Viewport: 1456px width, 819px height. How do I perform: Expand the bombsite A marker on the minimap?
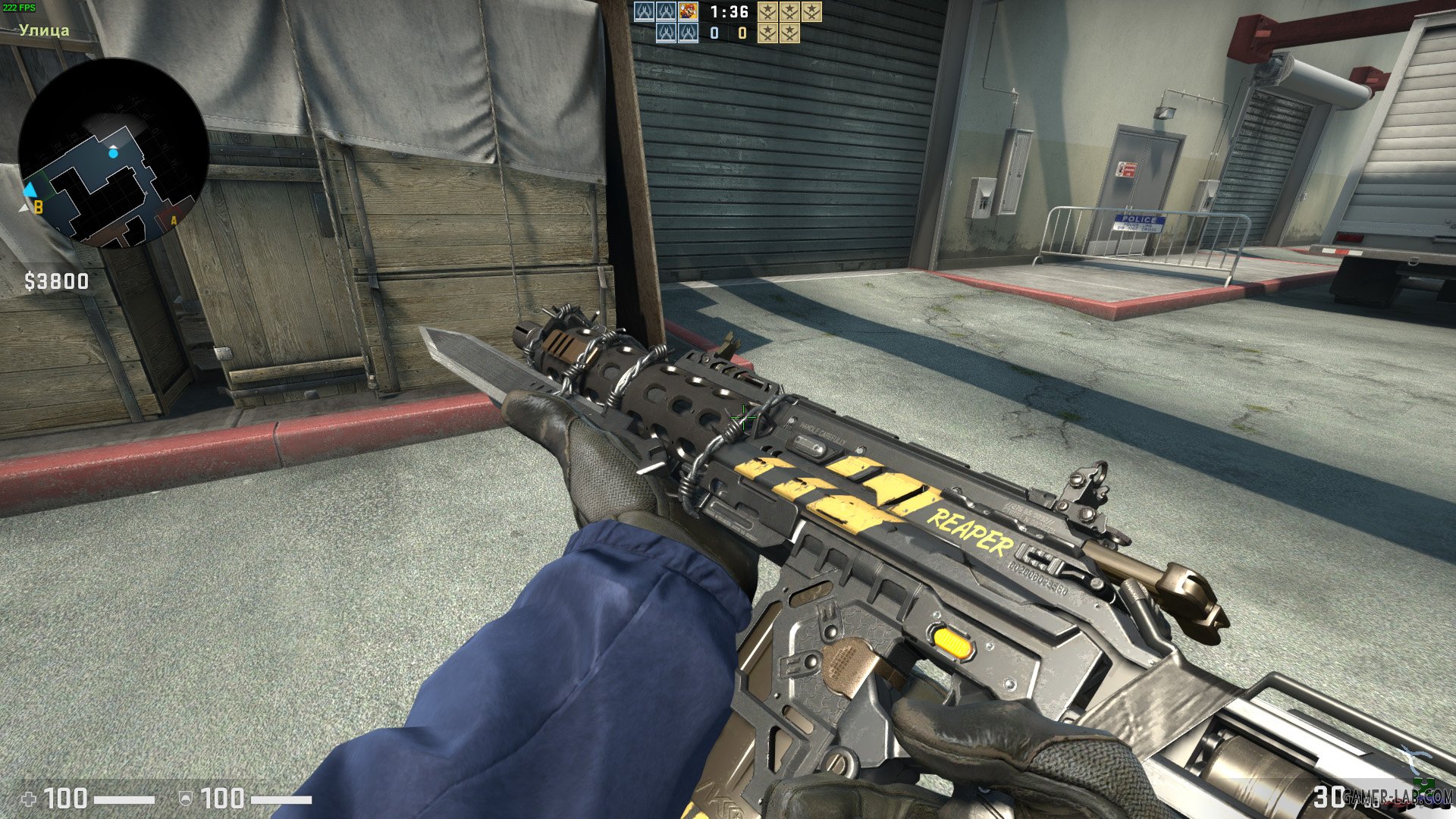(173, 218)
